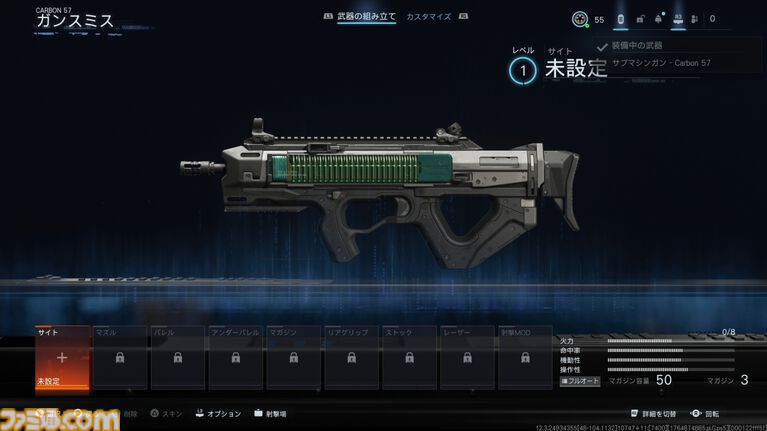The width and height of the screenshot is (767, 431).
Task: Open the カスタマイズ tab
Action: pos(428,17)
